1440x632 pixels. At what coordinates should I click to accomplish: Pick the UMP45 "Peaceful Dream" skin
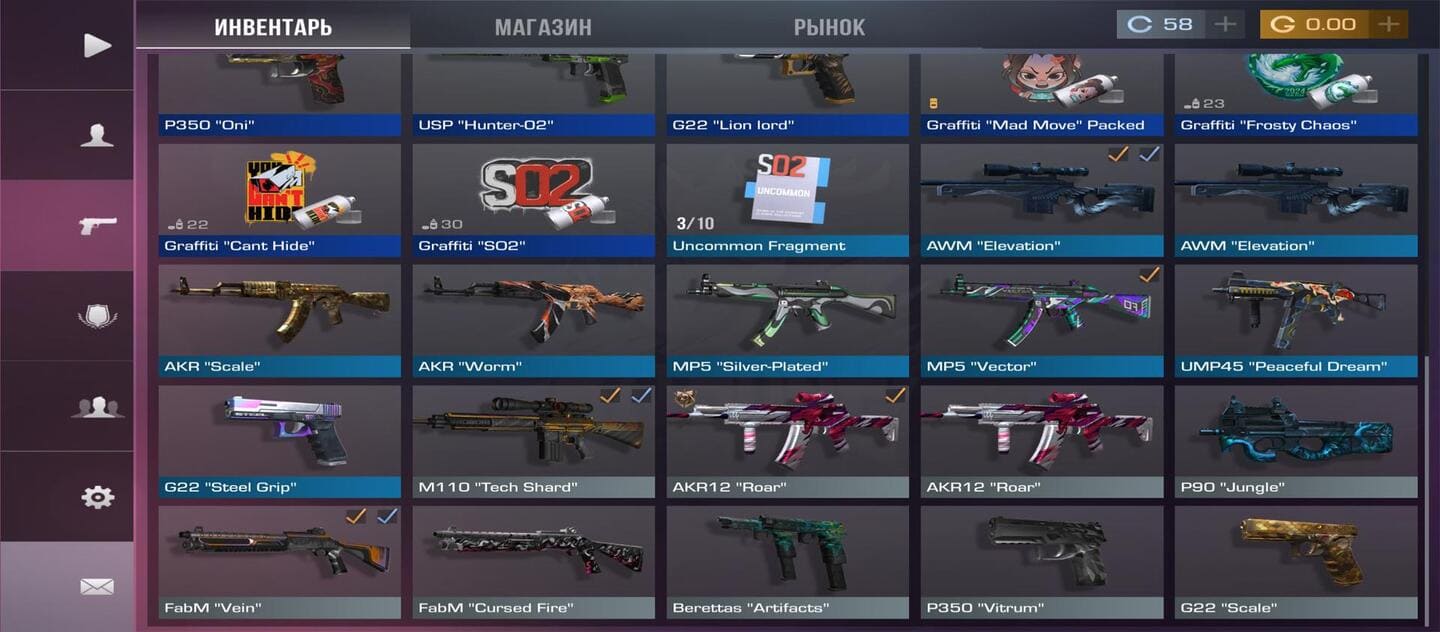1295,319
